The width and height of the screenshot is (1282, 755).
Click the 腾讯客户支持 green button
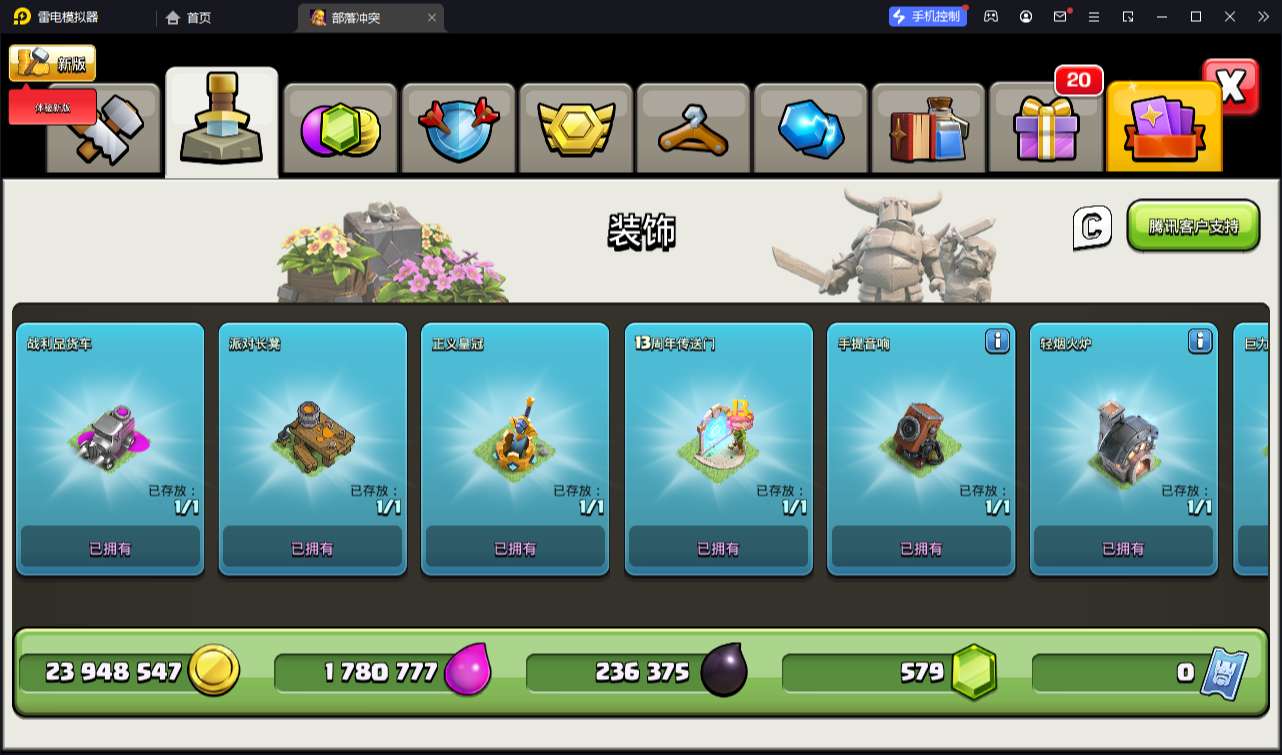1193,226
